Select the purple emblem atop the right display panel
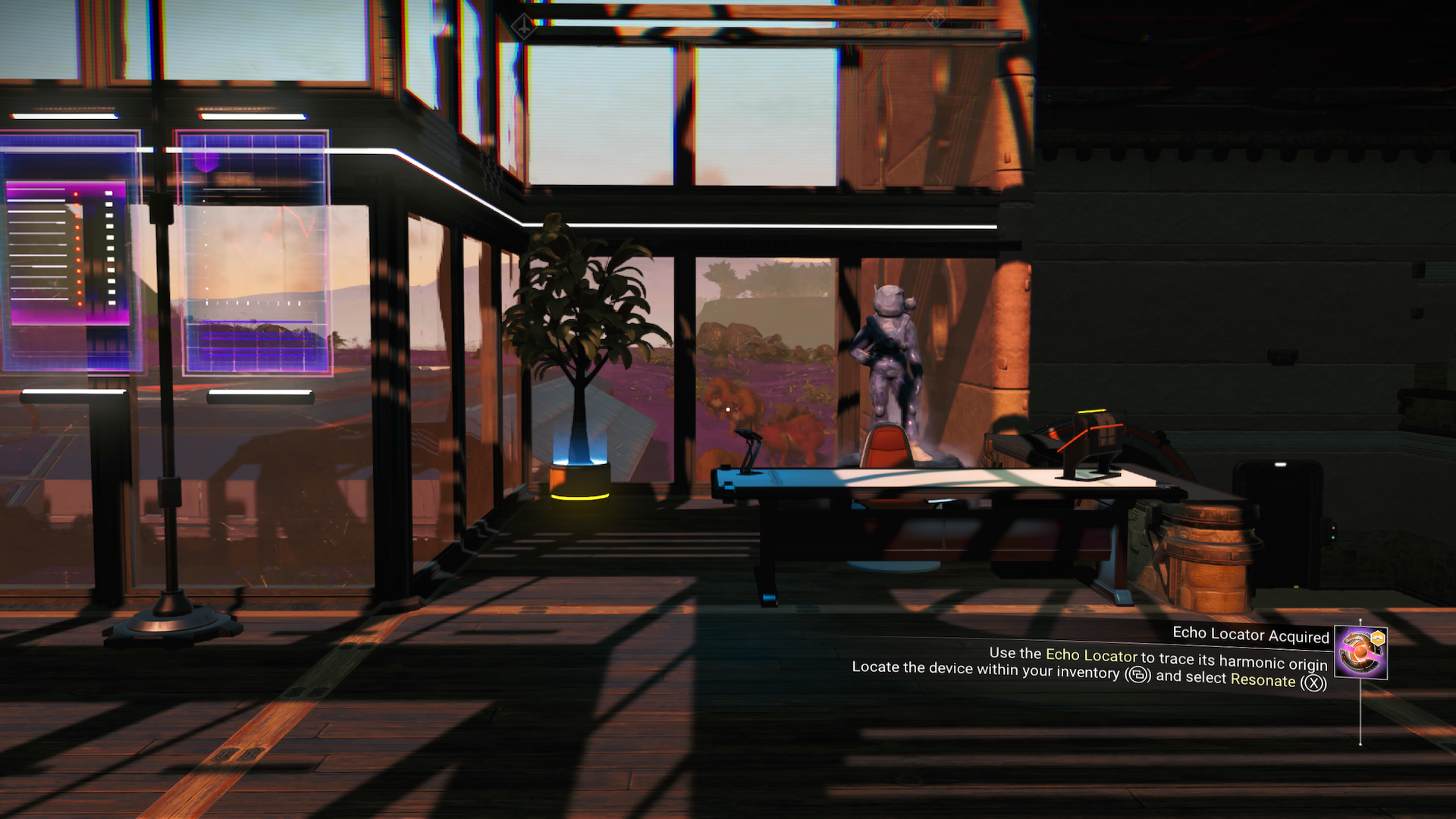The width and height of the screenshot is (1456, 819). coord(206,161)
